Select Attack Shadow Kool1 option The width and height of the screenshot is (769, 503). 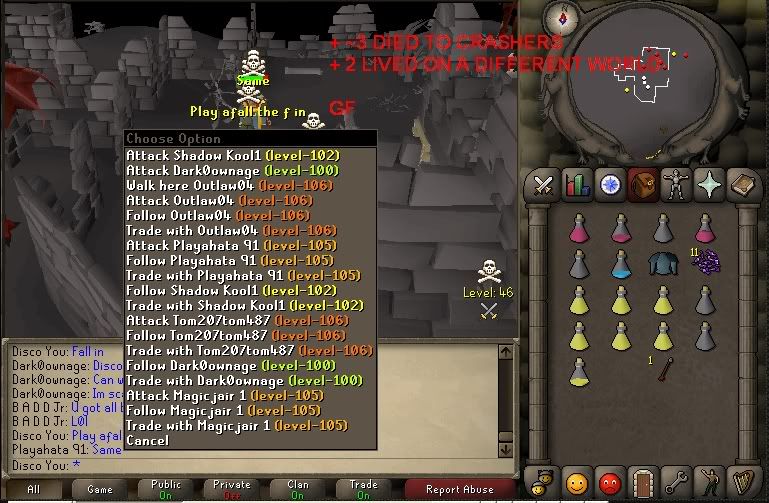tap(232, 156)
